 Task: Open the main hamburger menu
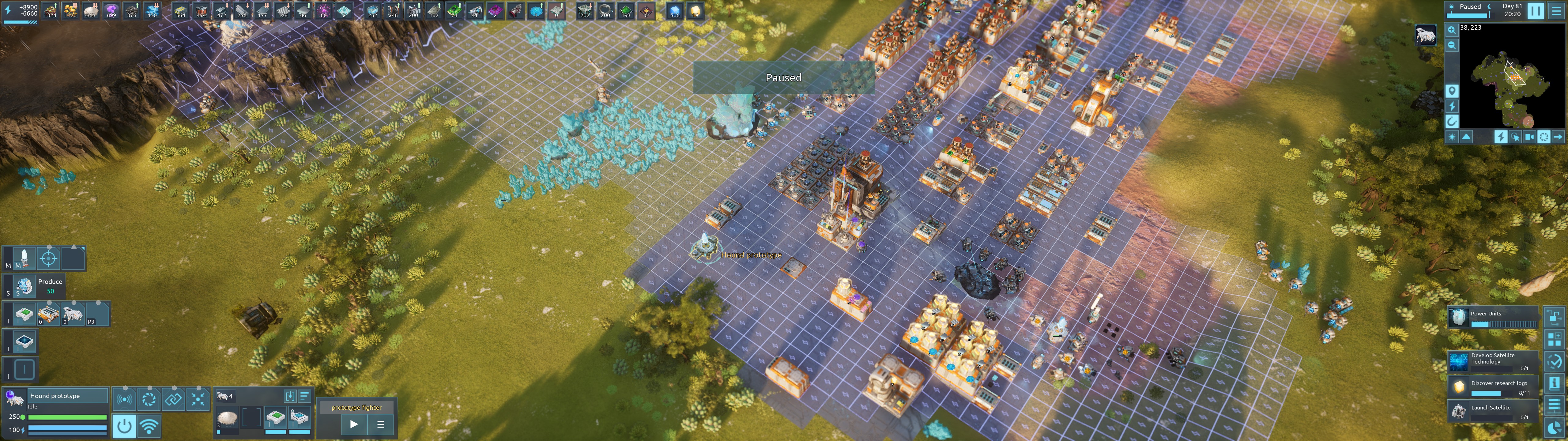tap(1556, 10)
